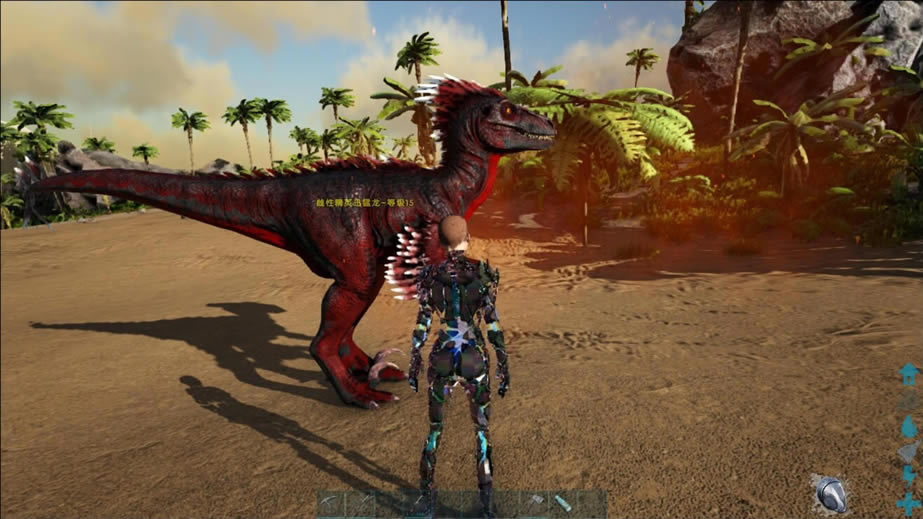Select the pickaxe hotbar slot

click(330, 502)
